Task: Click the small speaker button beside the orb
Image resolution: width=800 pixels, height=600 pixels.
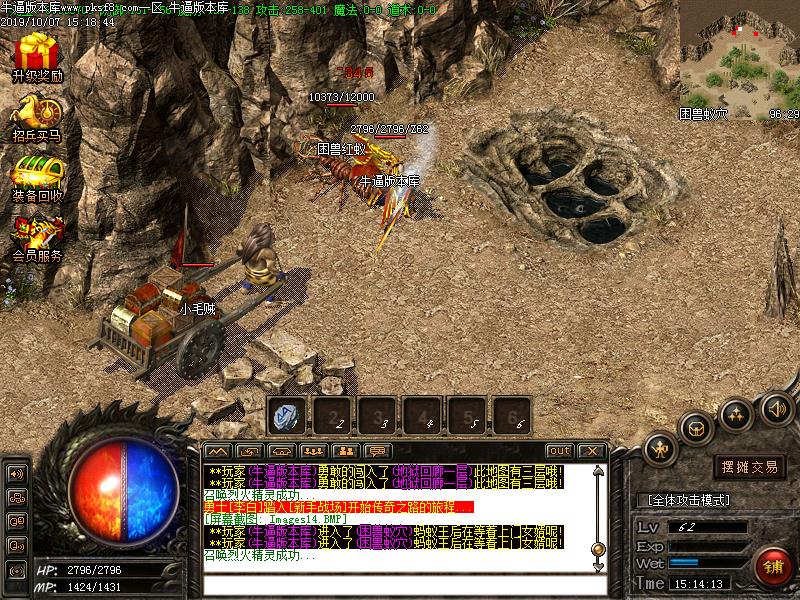Action: point(16,473)
